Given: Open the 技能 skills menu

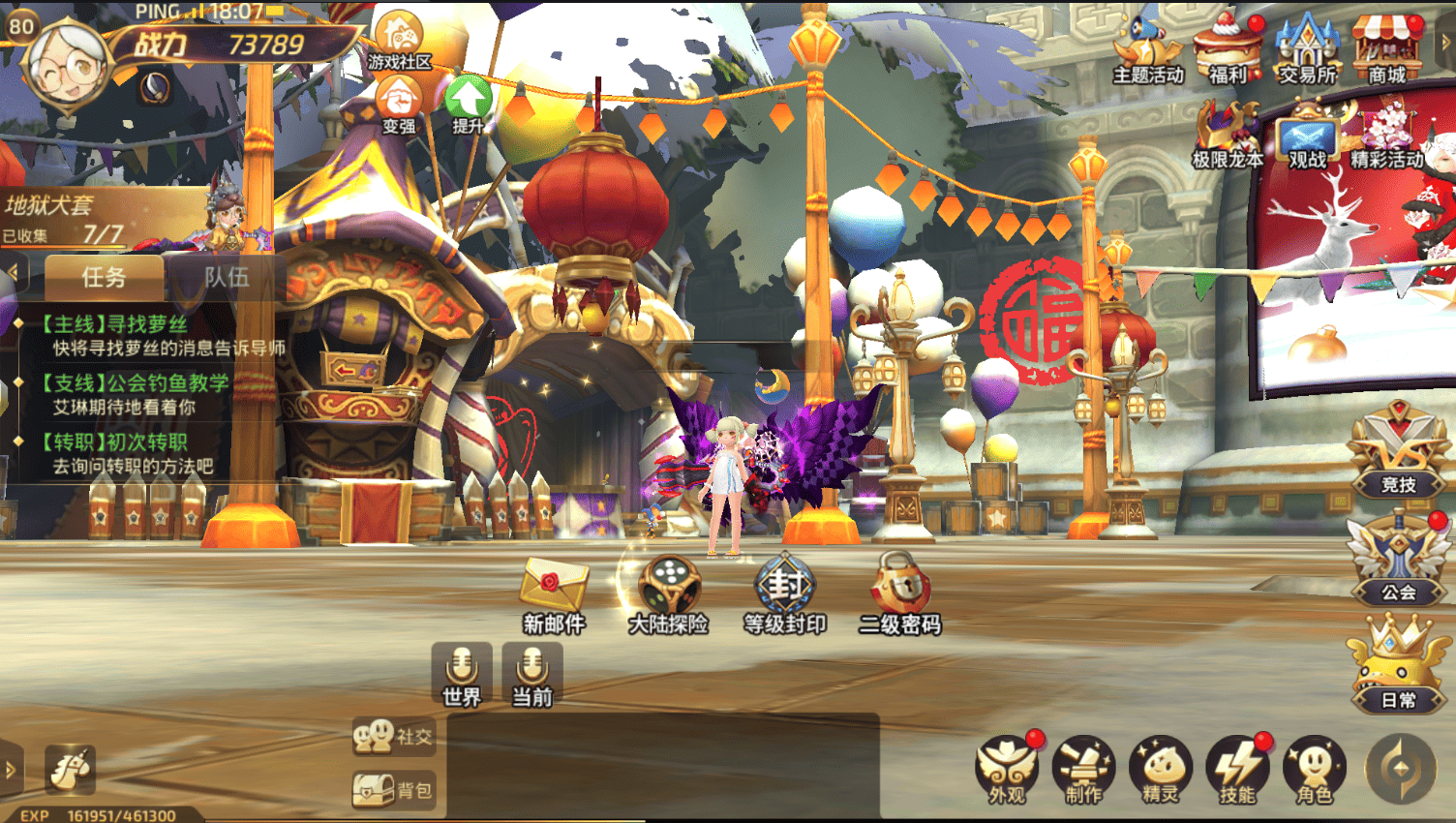Looking at the screenshot, I should pos(1237,771).
